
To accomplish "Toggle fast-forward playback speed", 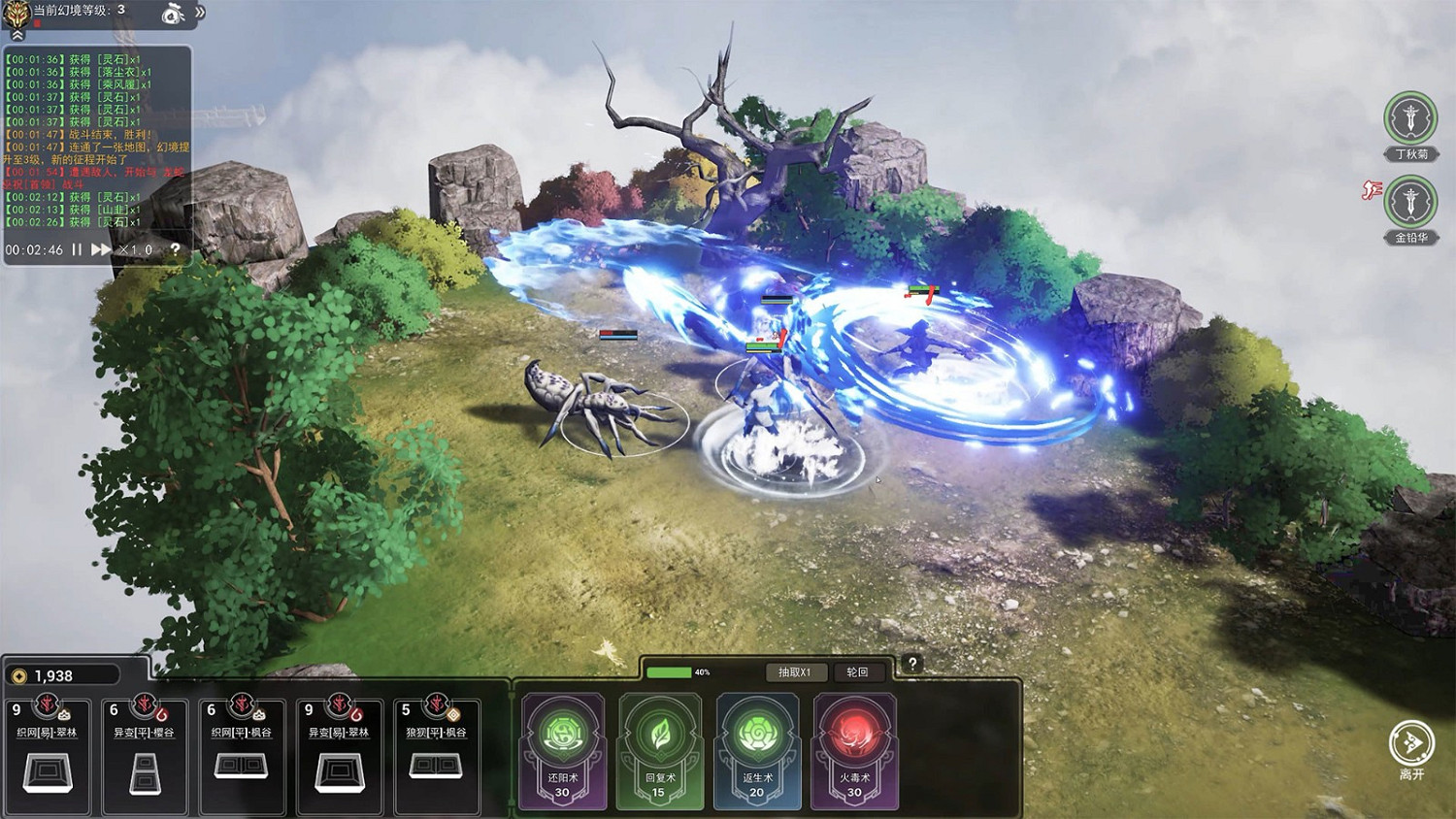I will pyautogui.click(x=100, y=250).
